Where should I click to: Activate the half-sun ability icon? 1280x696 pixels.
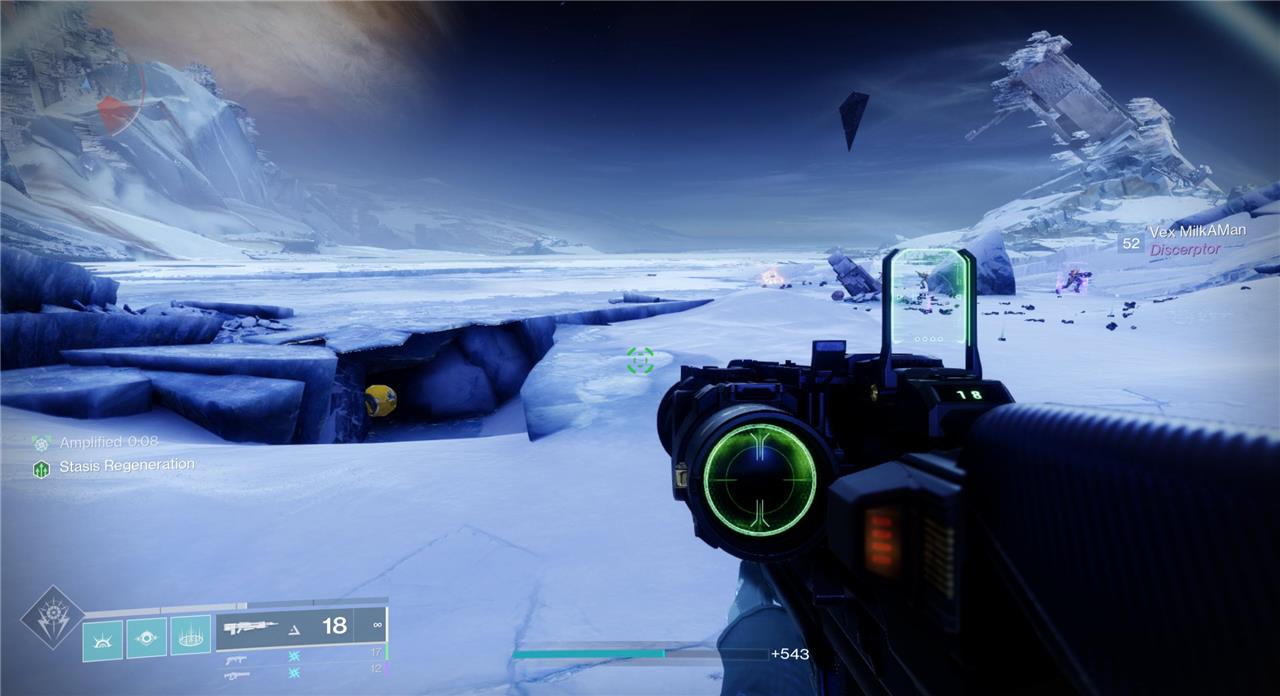click(x=103, y=639)
